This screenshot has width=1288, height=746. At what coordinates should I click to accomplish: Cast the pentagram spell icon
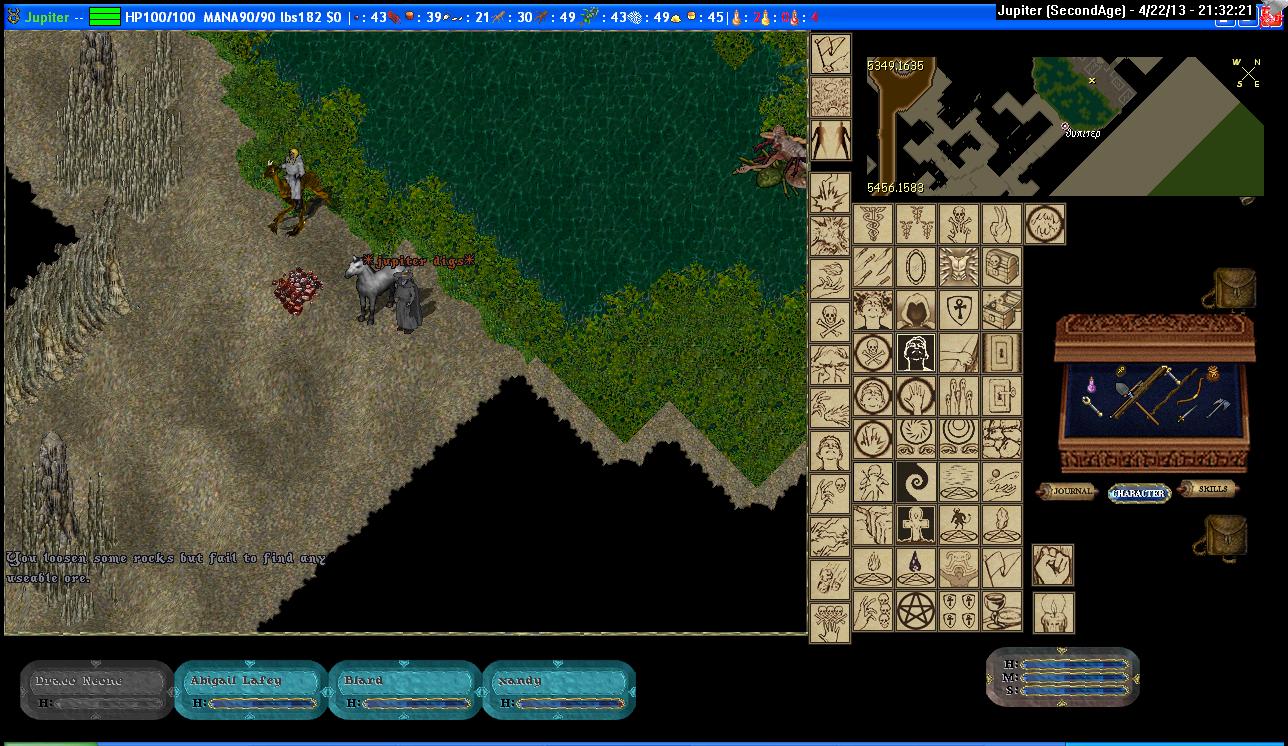click(915, 610)
